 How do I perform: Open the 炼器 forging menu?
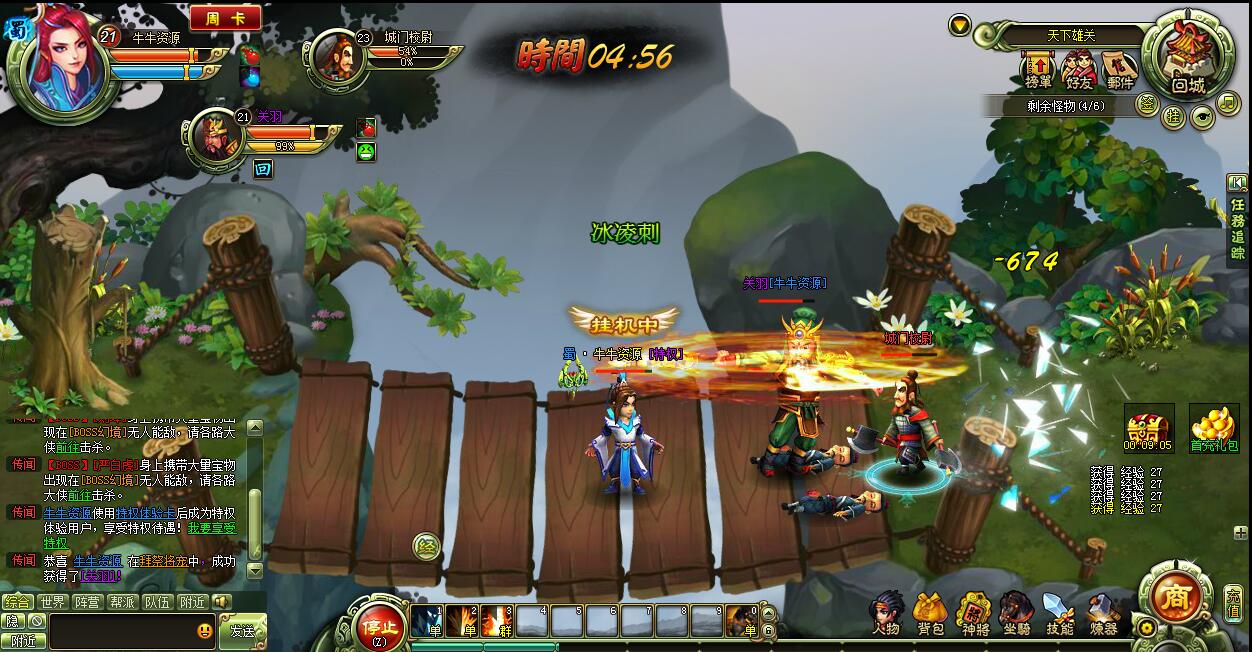[1103, 612]
